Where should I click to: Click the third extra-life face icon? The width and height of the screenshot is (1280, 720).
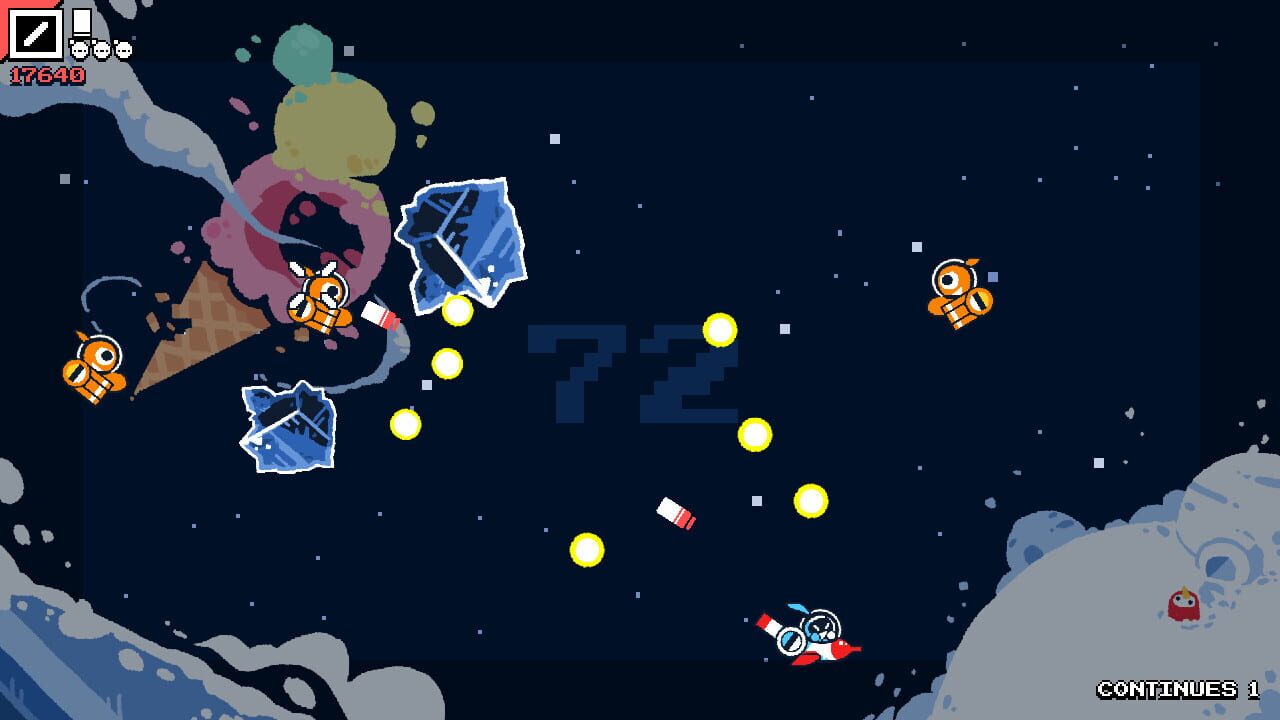click(x=124, y=49)
